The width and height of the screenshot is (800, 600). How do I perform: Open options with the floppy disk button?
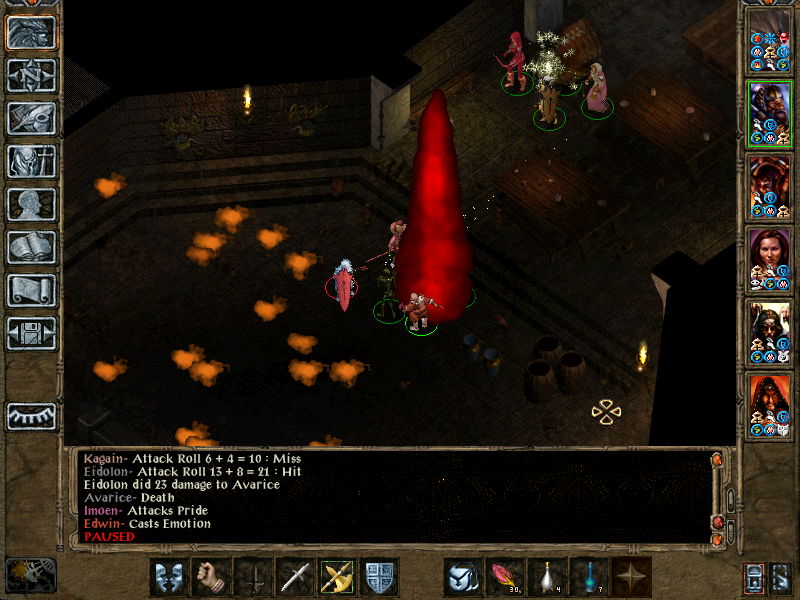pos(31,333)
